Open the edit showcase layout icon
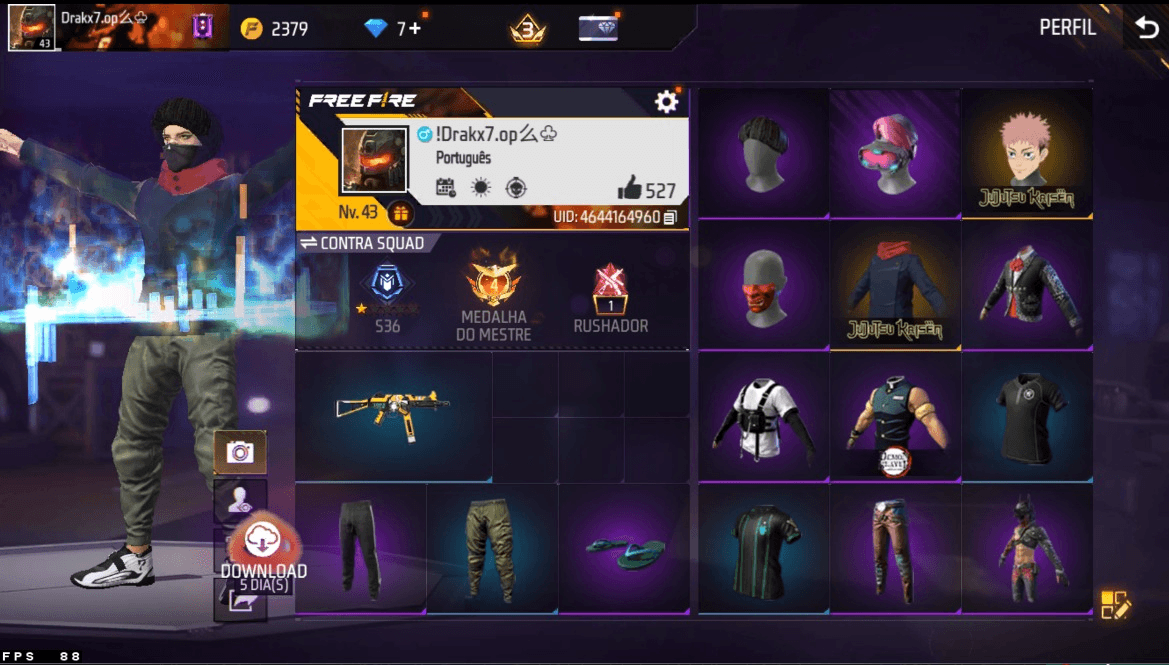The image size is (1169, 665). 1114,604
